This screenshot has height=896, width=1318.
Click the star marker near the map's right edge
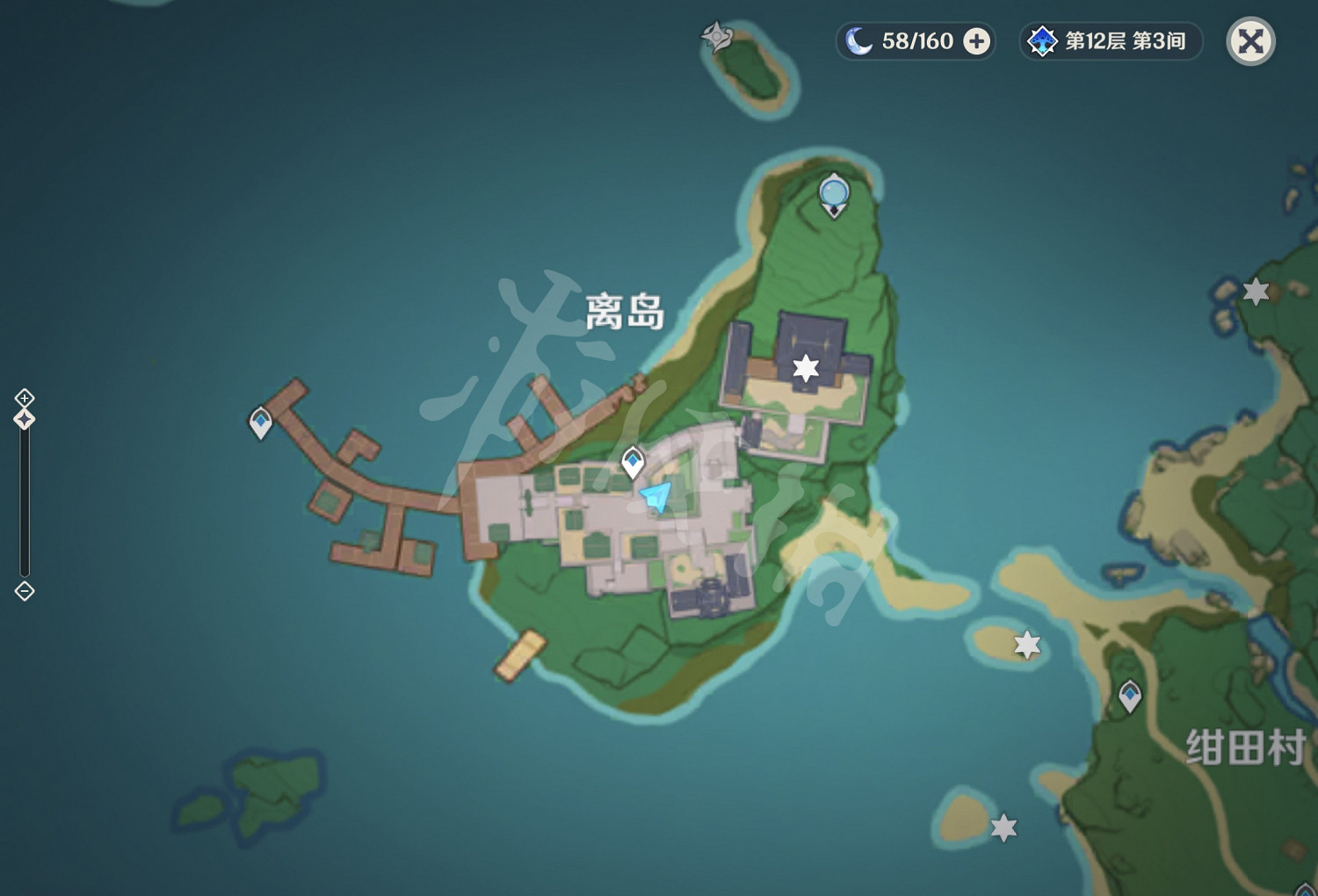pyautogui.click(x=1255, y=290)
